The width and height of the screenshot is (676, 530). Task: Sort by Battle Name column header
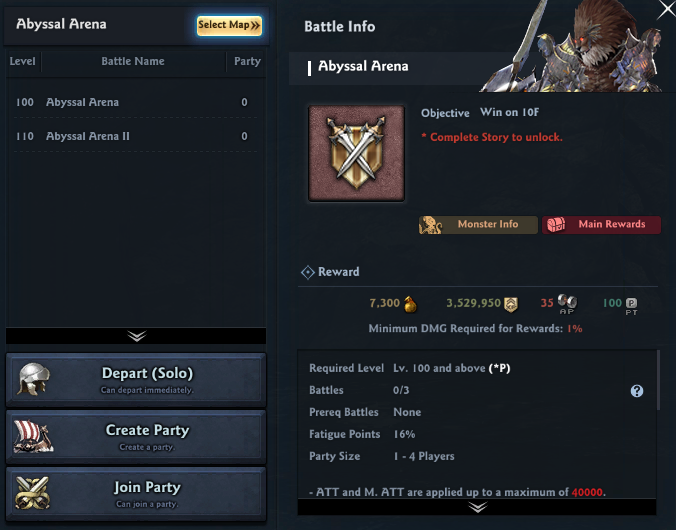click(133, 61)
